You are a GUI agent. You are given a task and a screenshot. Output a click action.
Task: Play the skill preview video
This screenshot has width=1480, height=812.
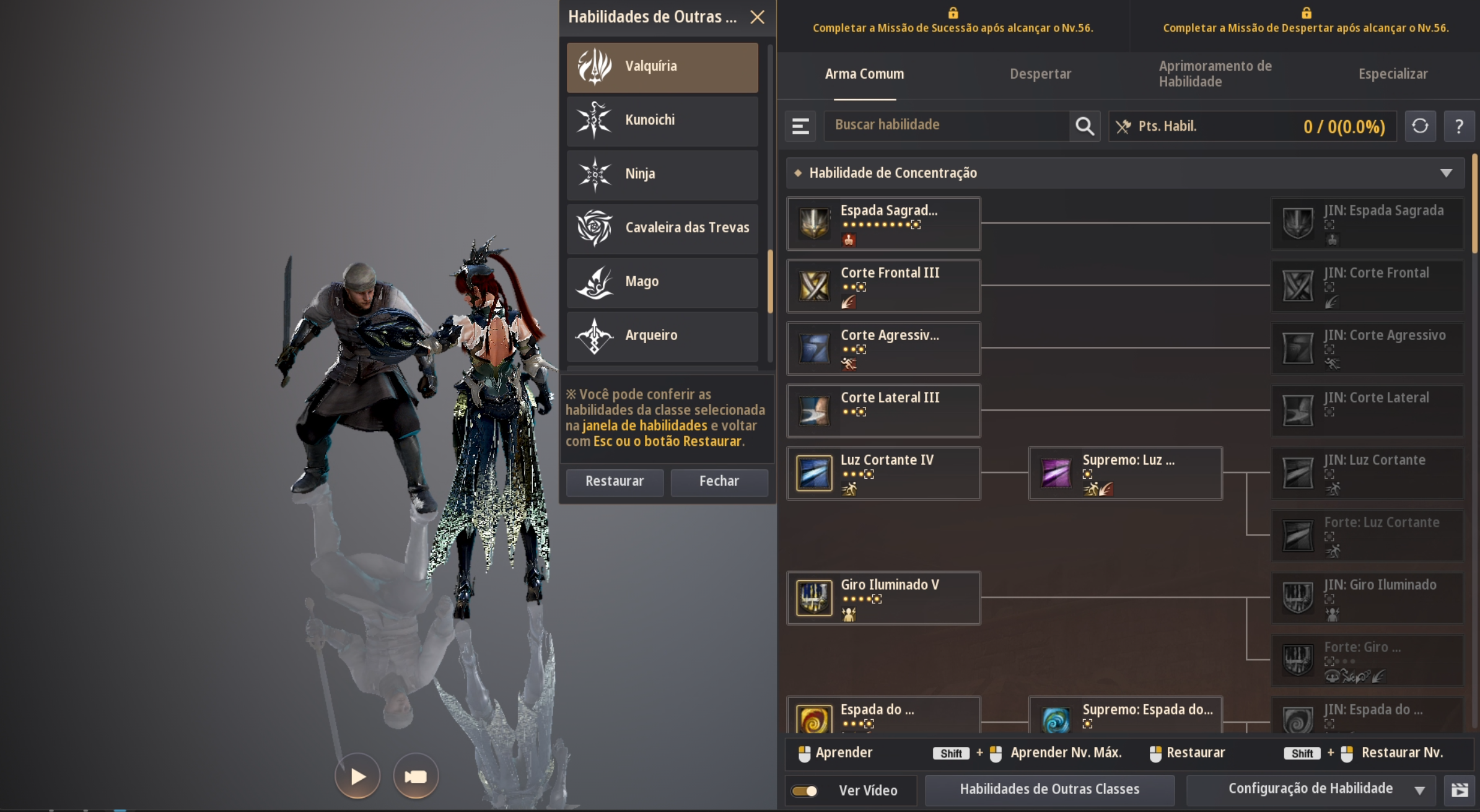[x=357, y=776]
